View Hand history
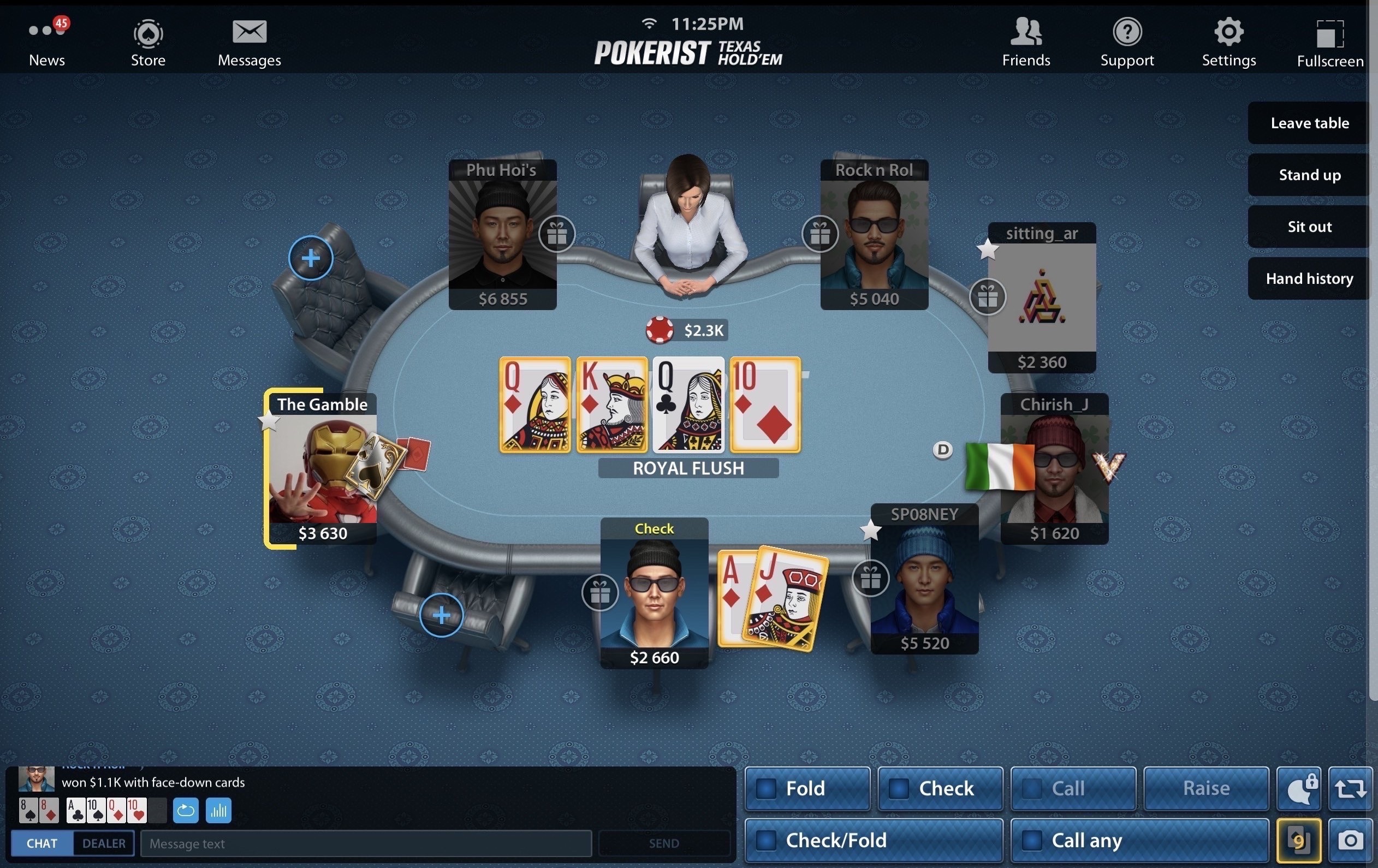This screenshot has width=1378, height=868. (x=1309, y=278)
